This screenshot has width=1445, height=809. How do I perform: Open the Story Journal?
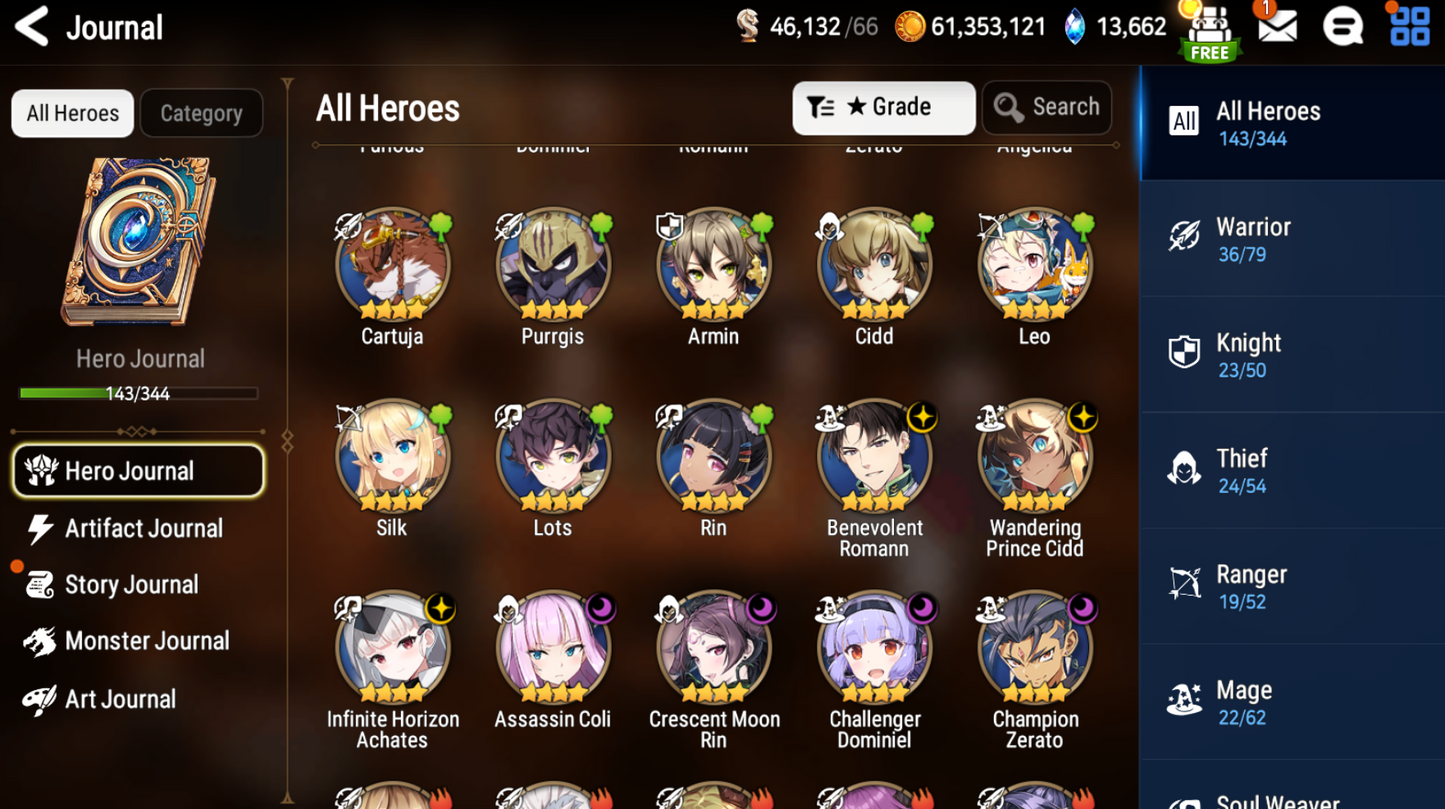pos(130,585)
